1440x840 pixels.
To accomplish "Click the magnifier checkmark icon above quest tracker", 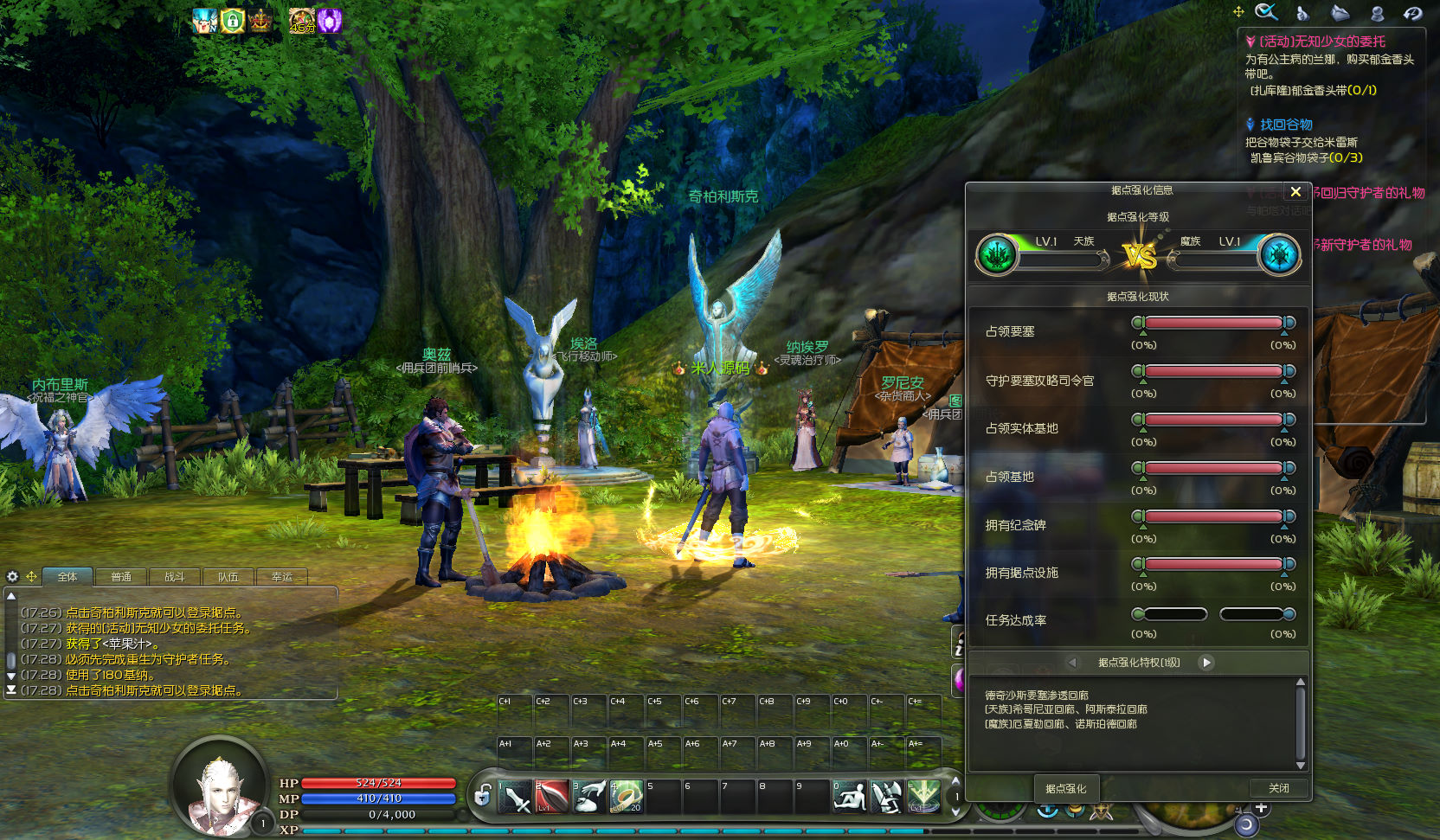I will pos(1266,12).
